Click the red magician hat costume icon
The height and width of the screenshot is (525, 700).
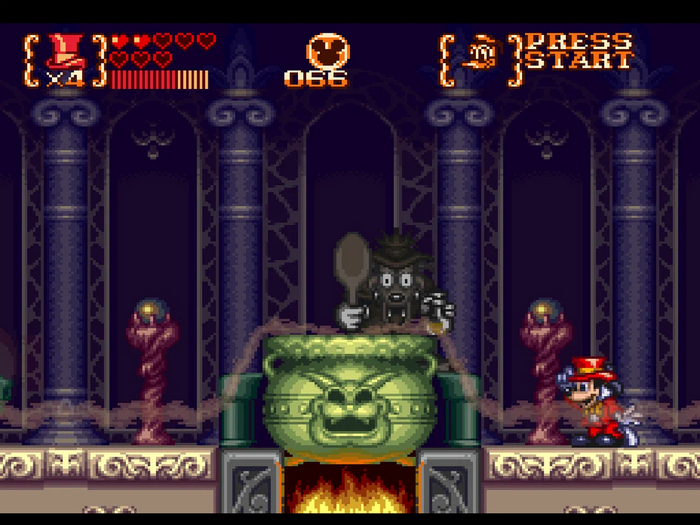click(x=65, y=51)
